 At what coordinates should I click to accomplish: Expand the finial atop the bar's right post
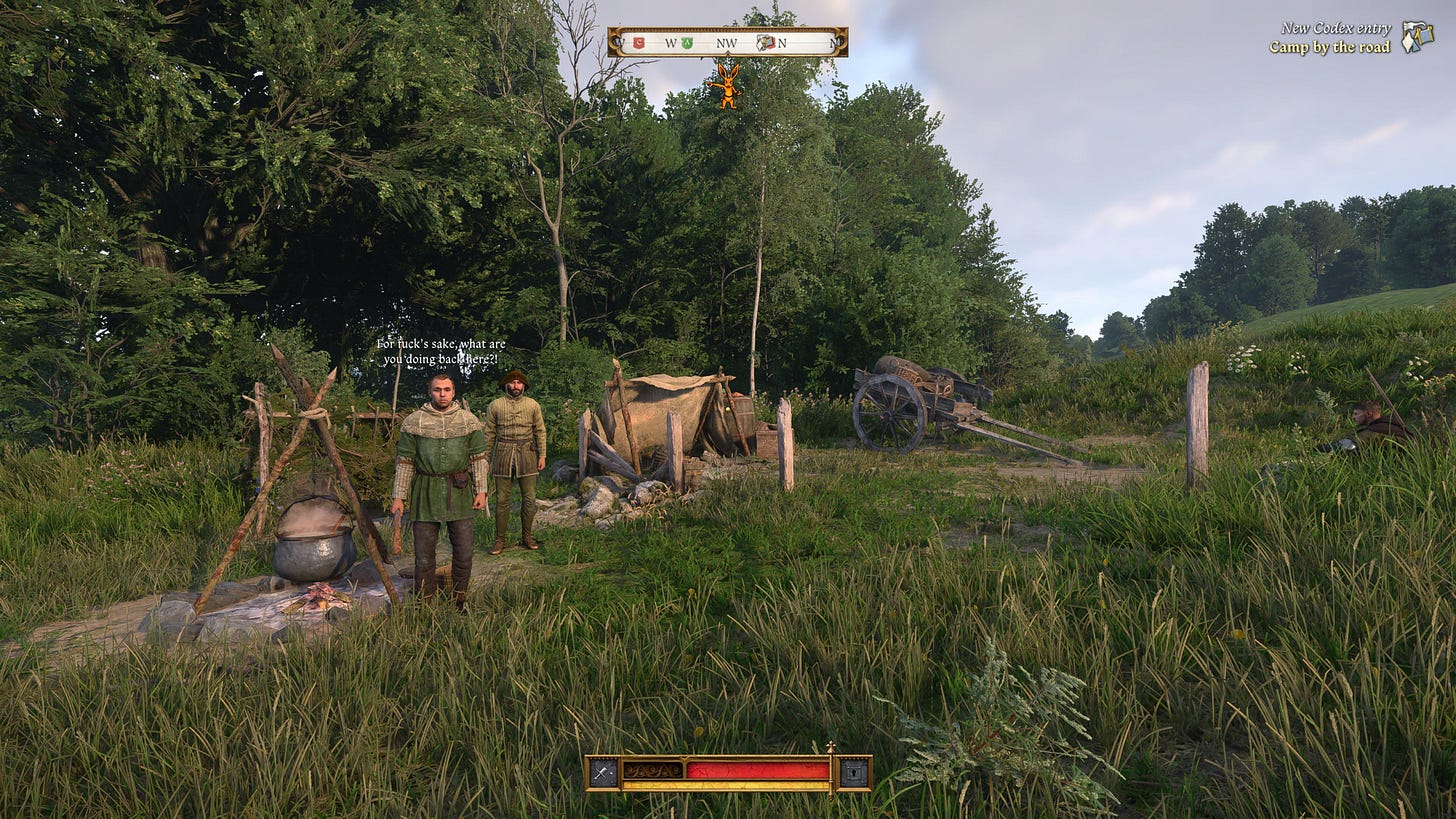pos(831,744)
